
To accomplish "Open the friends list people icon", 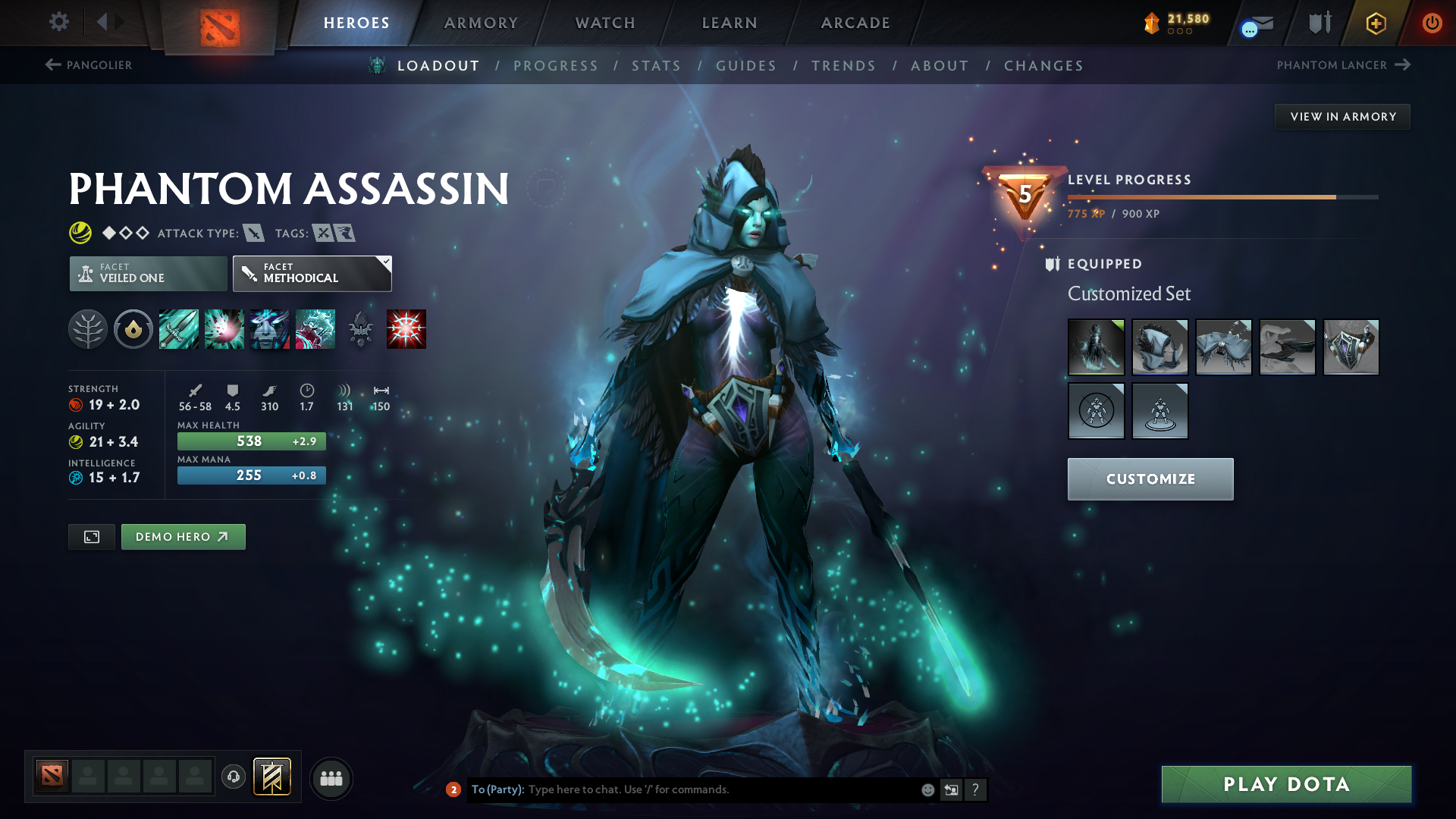I will tap(331, 777).
